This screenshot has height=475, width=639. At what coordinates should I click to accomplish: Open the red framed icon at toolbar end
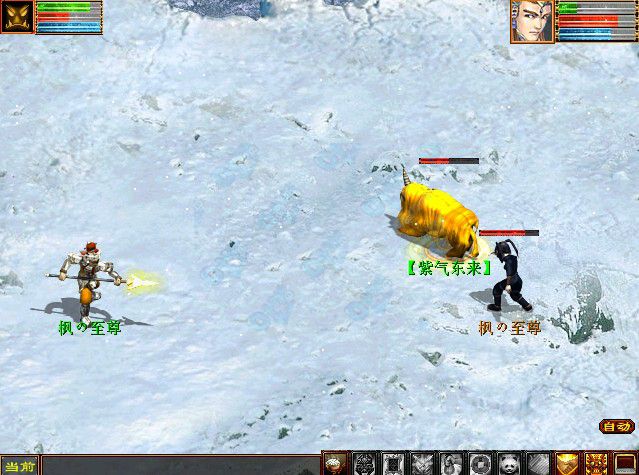coord(625,463)
